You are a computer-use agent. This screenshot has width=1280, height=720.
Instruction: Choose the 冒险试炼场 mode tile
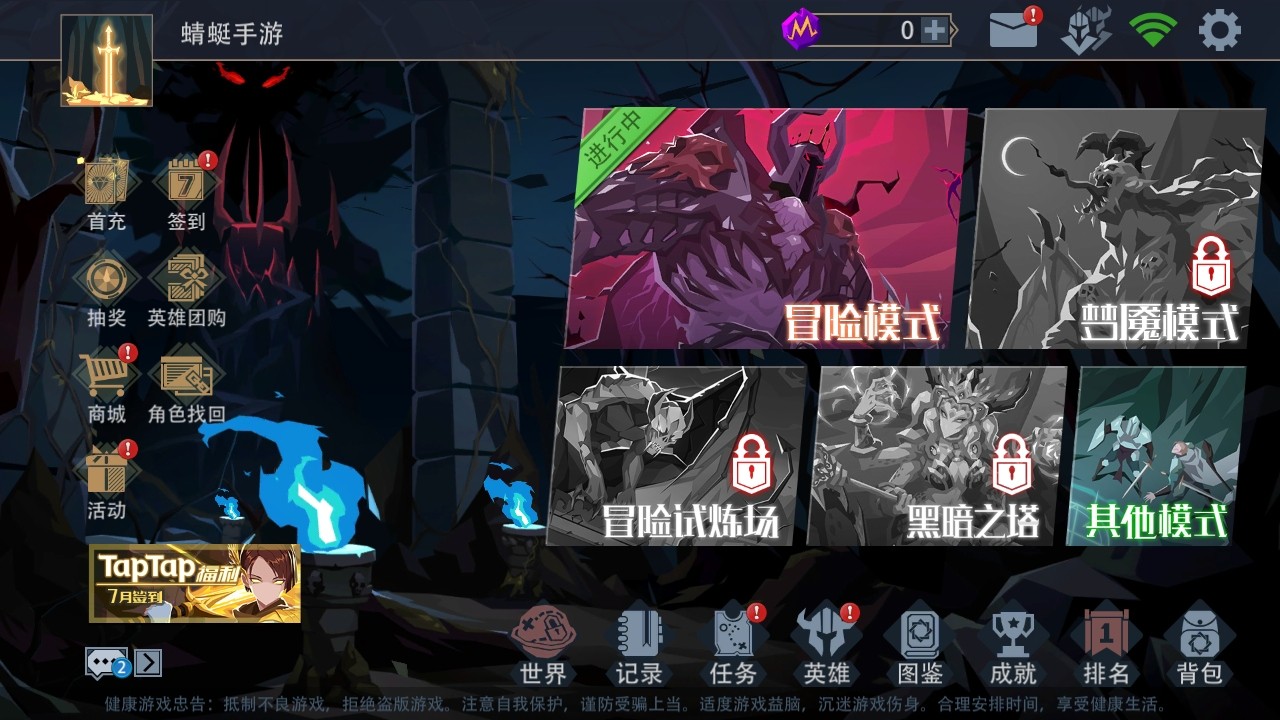pyautogui.click(x=680, y=455)
